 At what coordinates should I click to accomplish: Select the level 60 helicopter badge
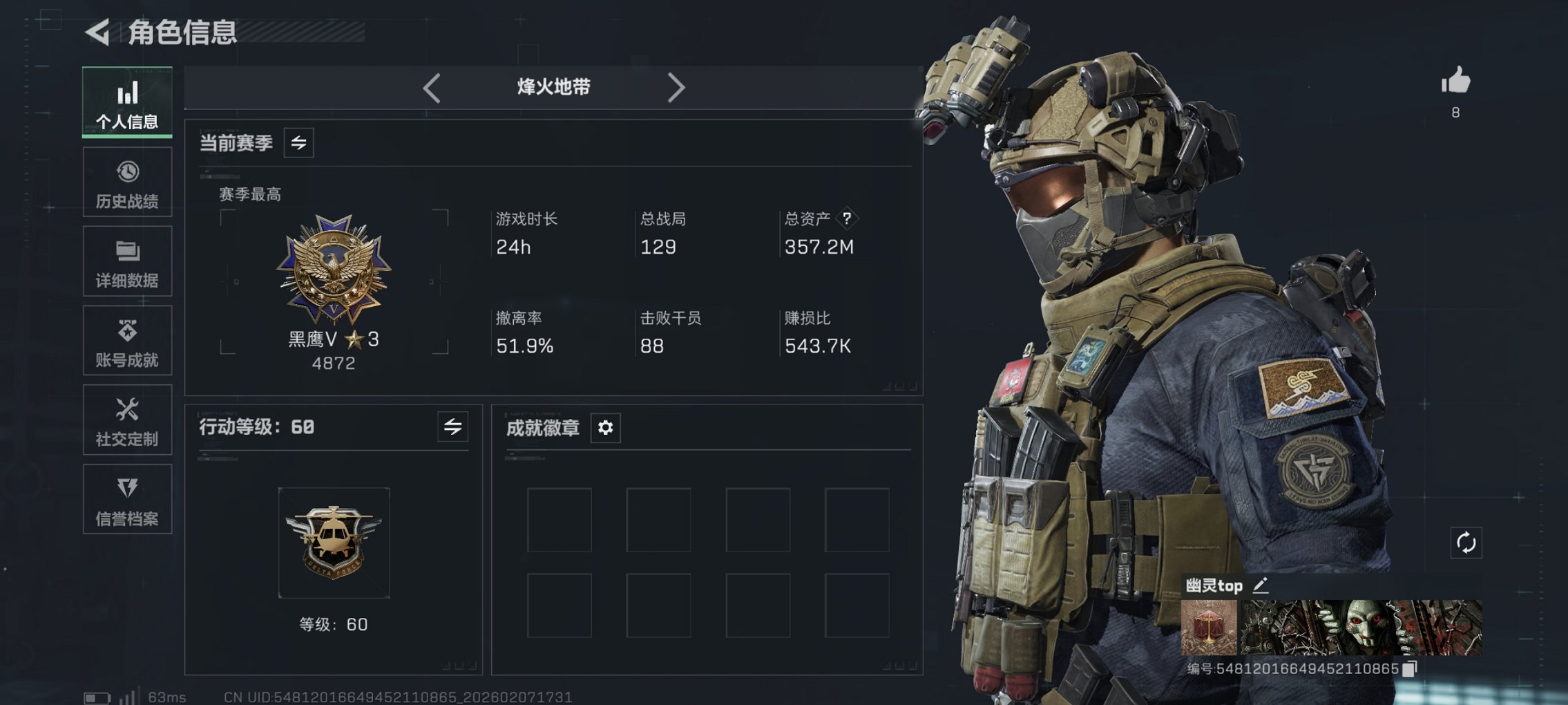(x=334, y=543)
